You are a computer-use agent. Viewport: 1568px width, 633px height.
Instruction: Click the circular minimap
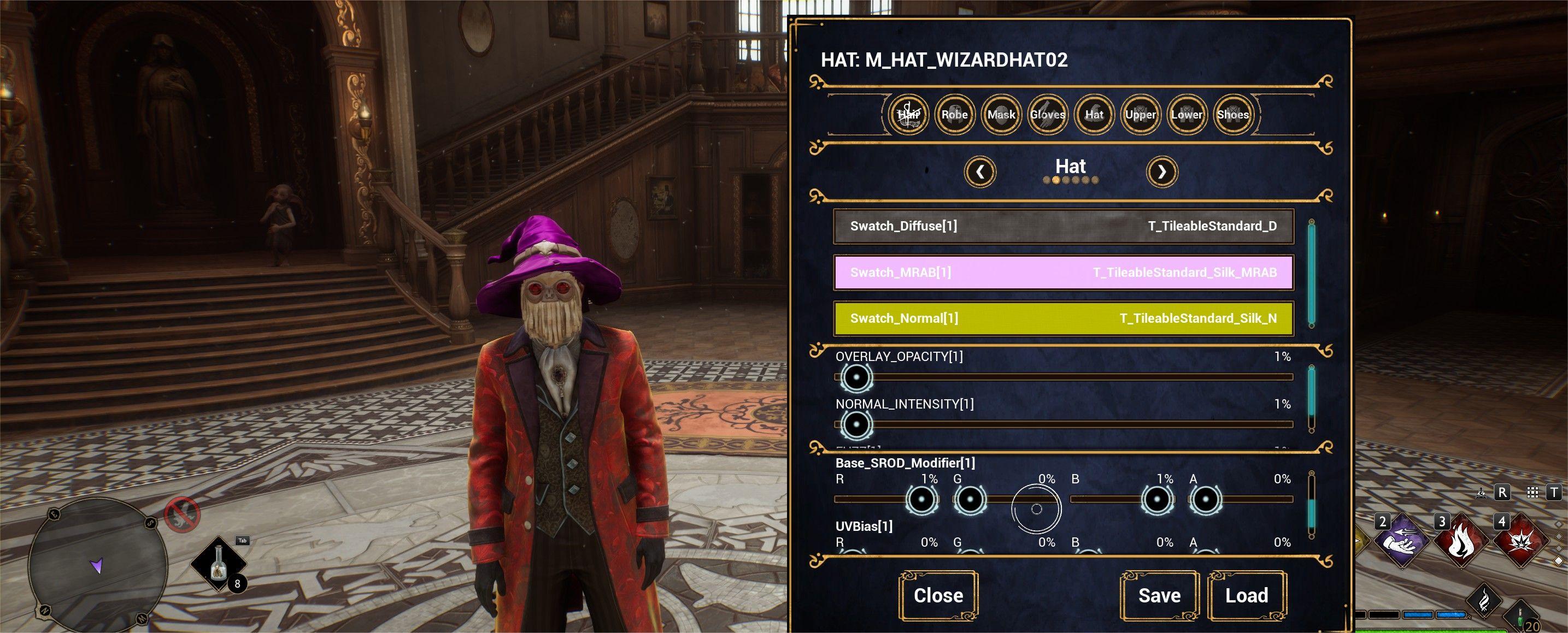[x=98, y=561]
